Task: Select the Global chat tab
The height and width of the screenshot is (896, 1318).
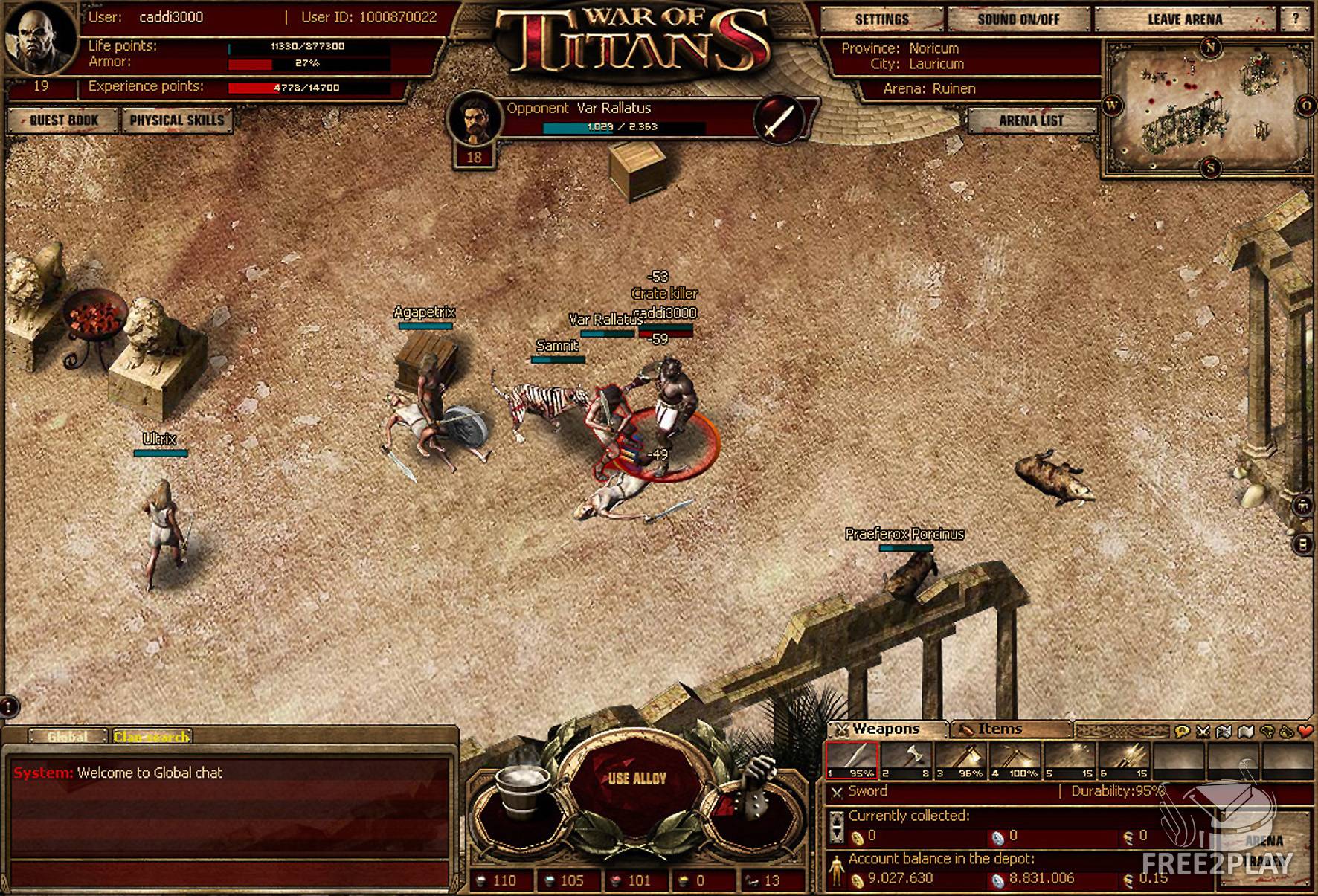Action: [68, 736]
